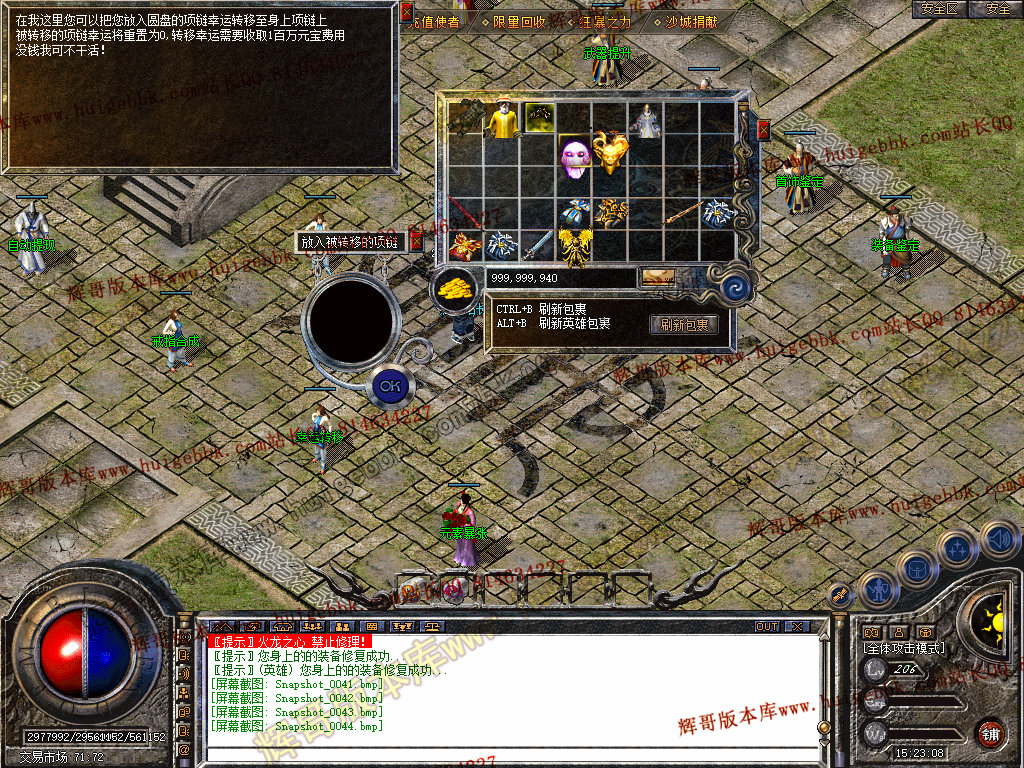Close the NPC dialogue panel
Viewport: 1024px width, 768px height.
tap(406, 13)
